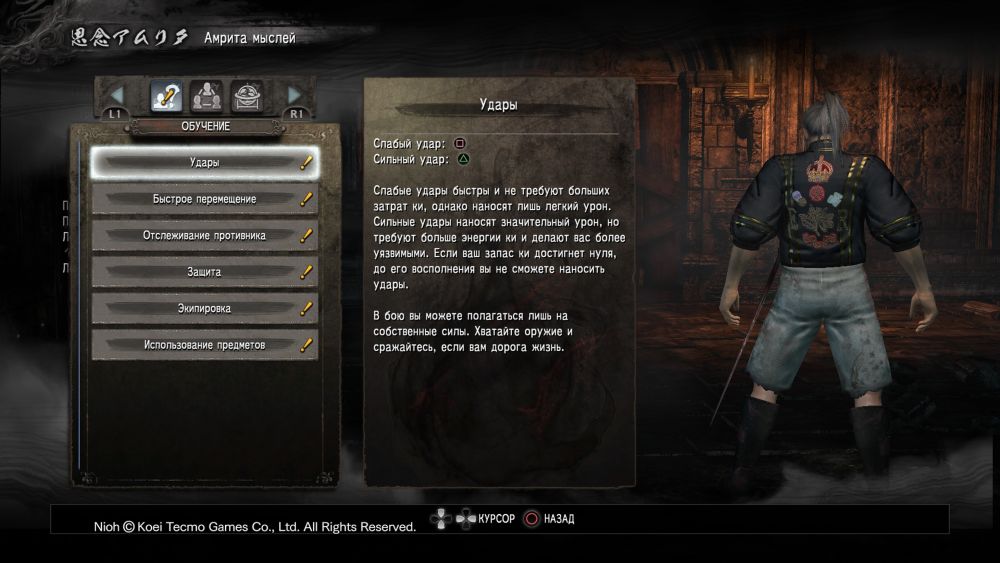
Task: Choose the Отслеживание противника entry
Action: pos(204,236)
